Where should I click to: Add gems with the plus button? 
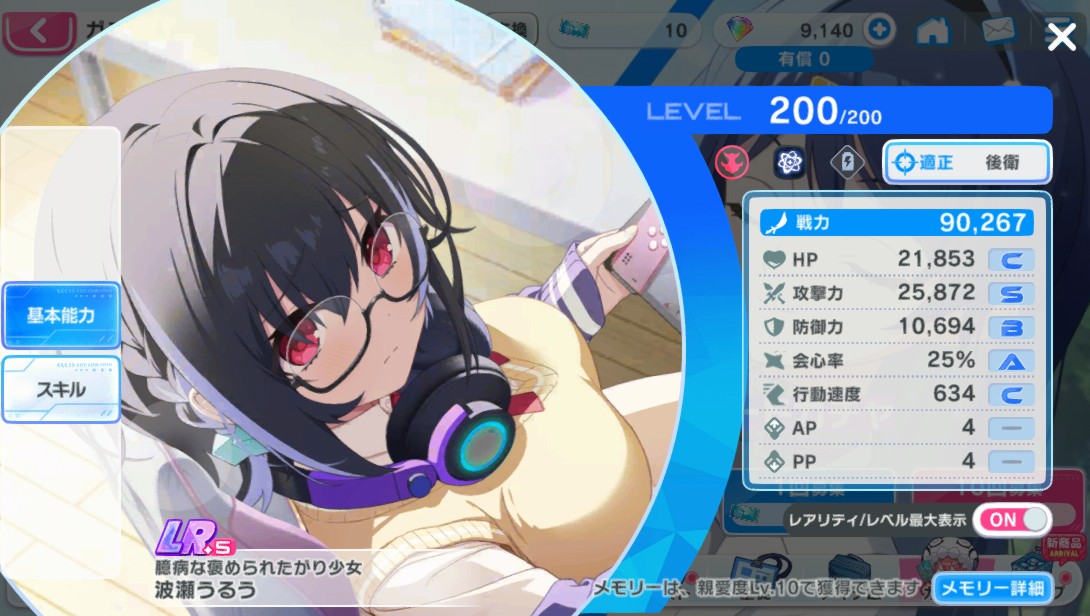click(880, 30)
